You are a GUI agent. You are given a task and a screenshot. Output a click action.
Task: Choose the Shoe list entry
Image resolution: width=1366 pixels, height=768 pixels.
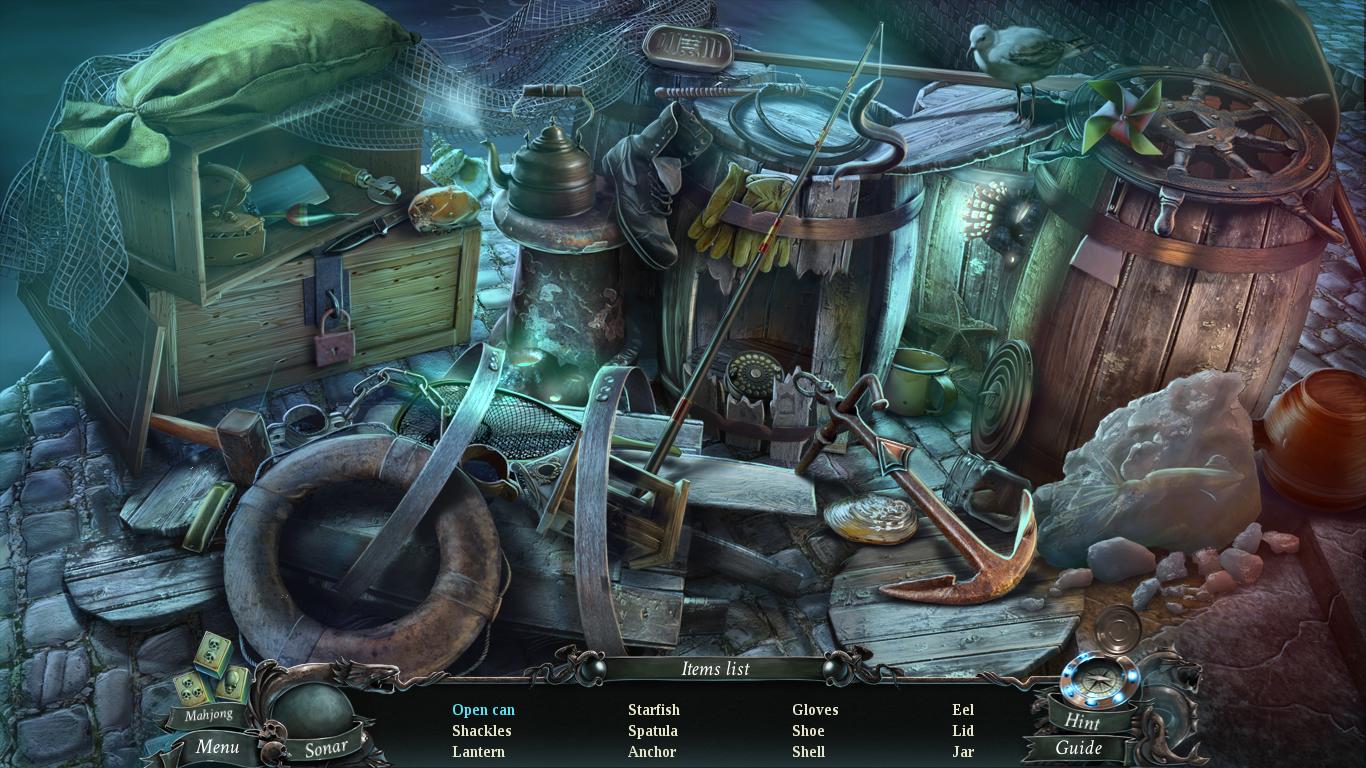(x=808, y=731)
